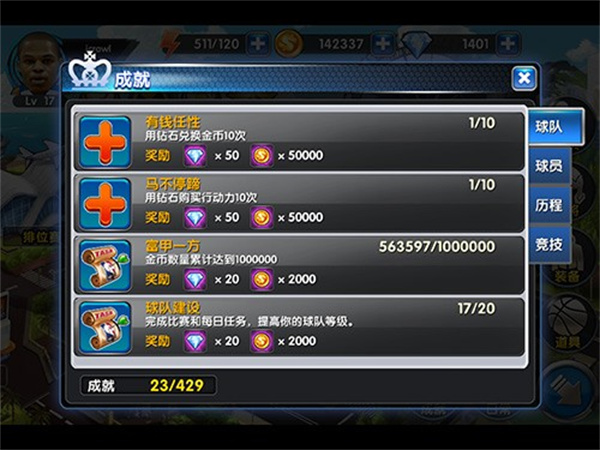600x450 pixels.
Task: Choose the 富甲一方 achievement row
Action: 300,264
